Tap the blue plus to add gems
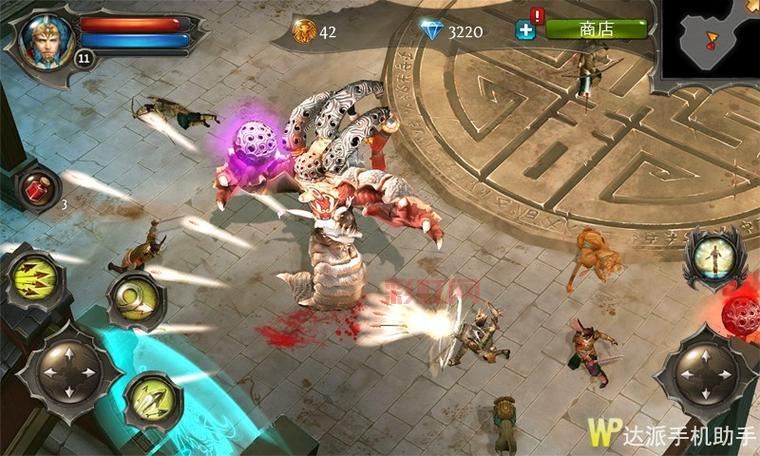 (526, 30)
